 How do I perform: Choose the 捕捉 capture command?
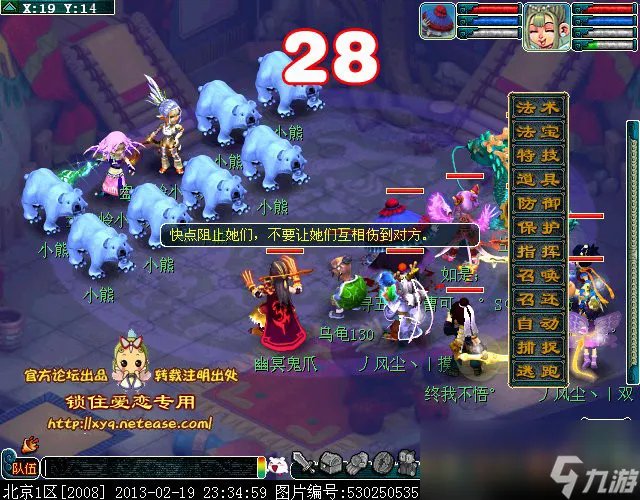[538, 348]
